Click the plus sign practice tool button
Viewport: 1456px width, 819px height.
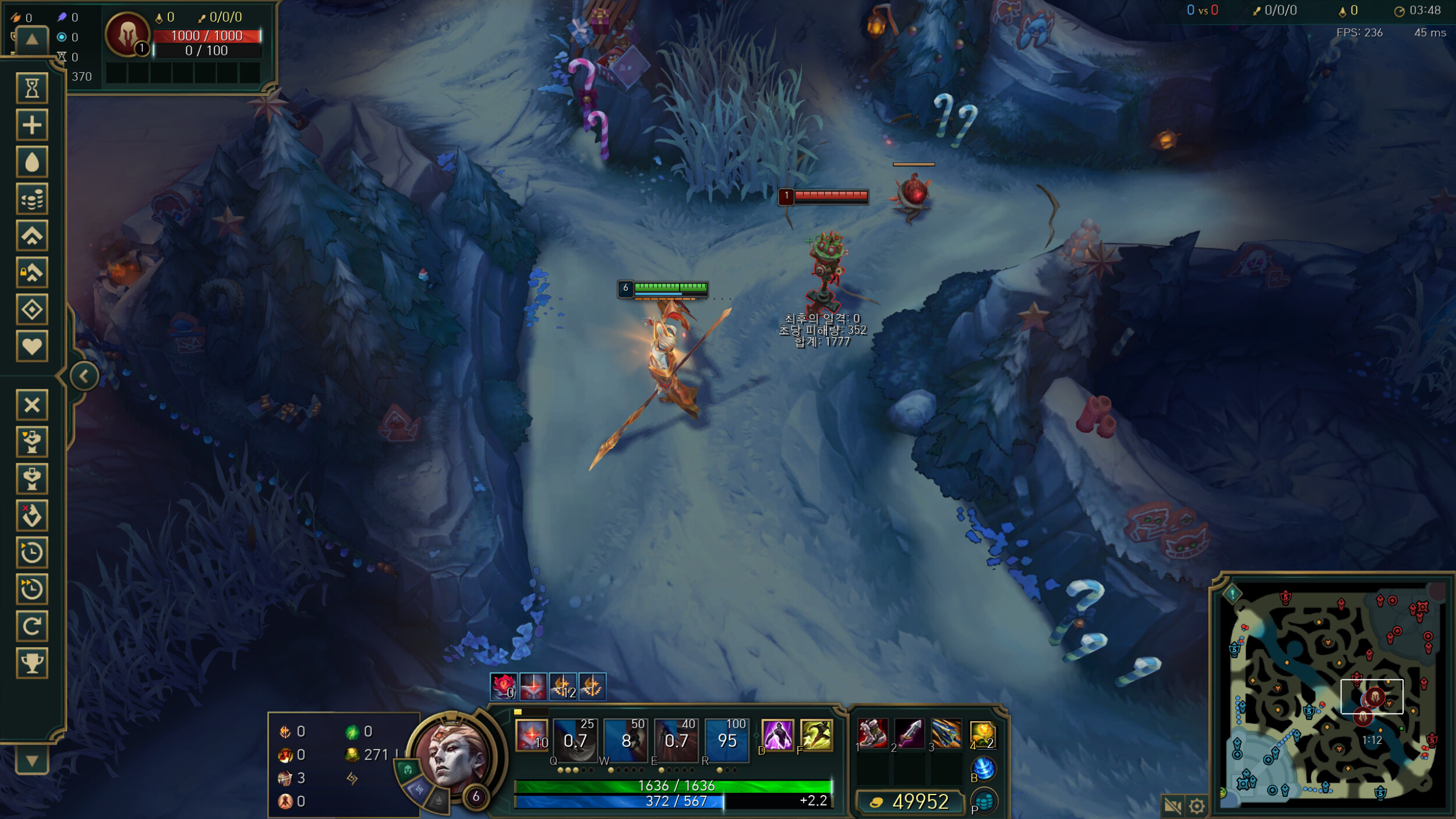(32, 125)
